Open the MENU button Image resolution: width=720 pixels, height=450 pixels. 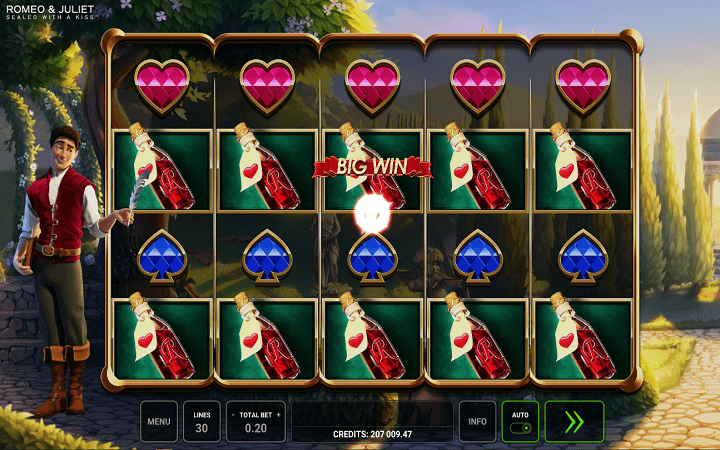coord(159,421)
